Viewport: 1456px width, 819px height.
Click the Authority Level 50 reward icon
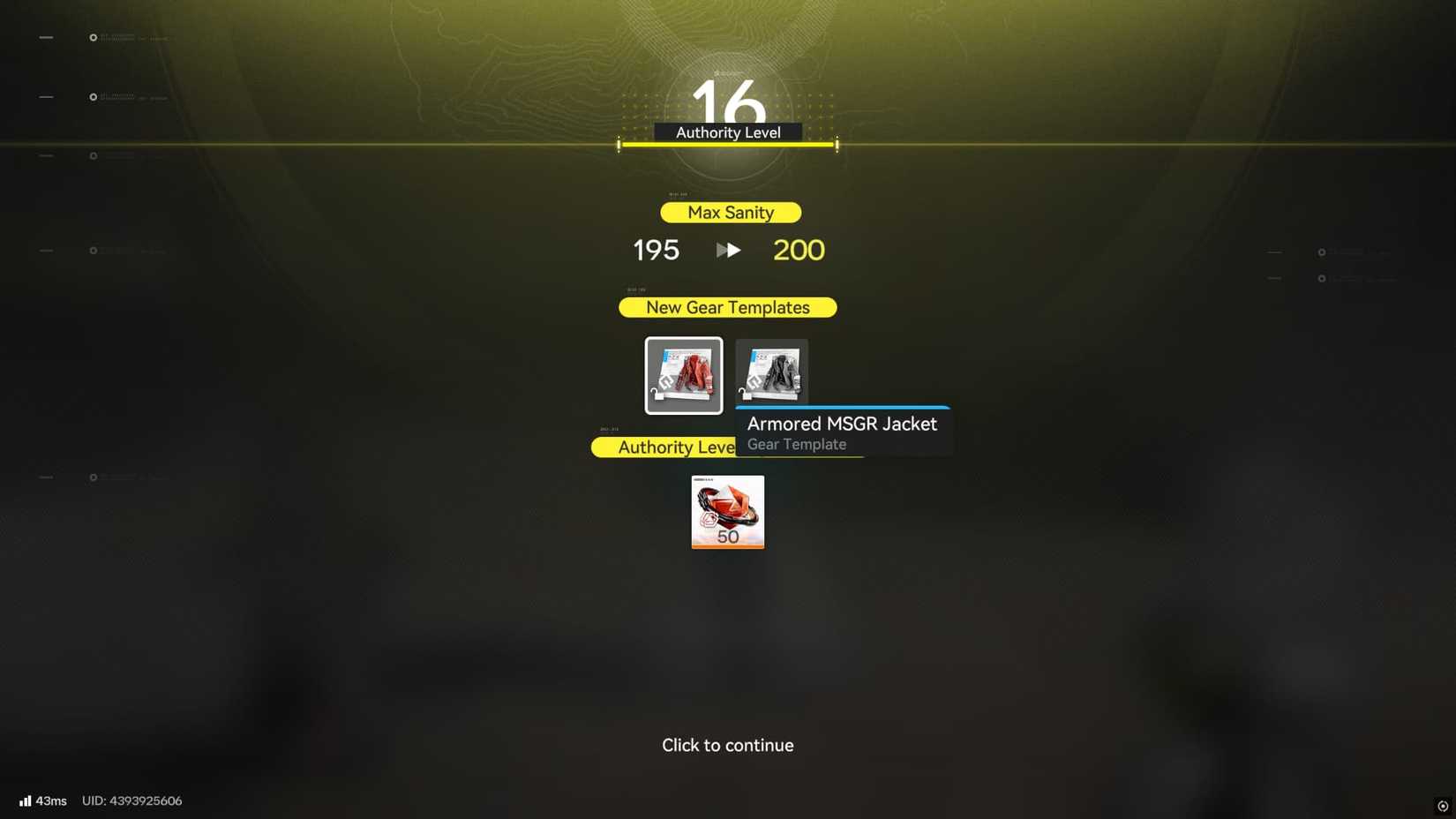[x=727, y=512]
